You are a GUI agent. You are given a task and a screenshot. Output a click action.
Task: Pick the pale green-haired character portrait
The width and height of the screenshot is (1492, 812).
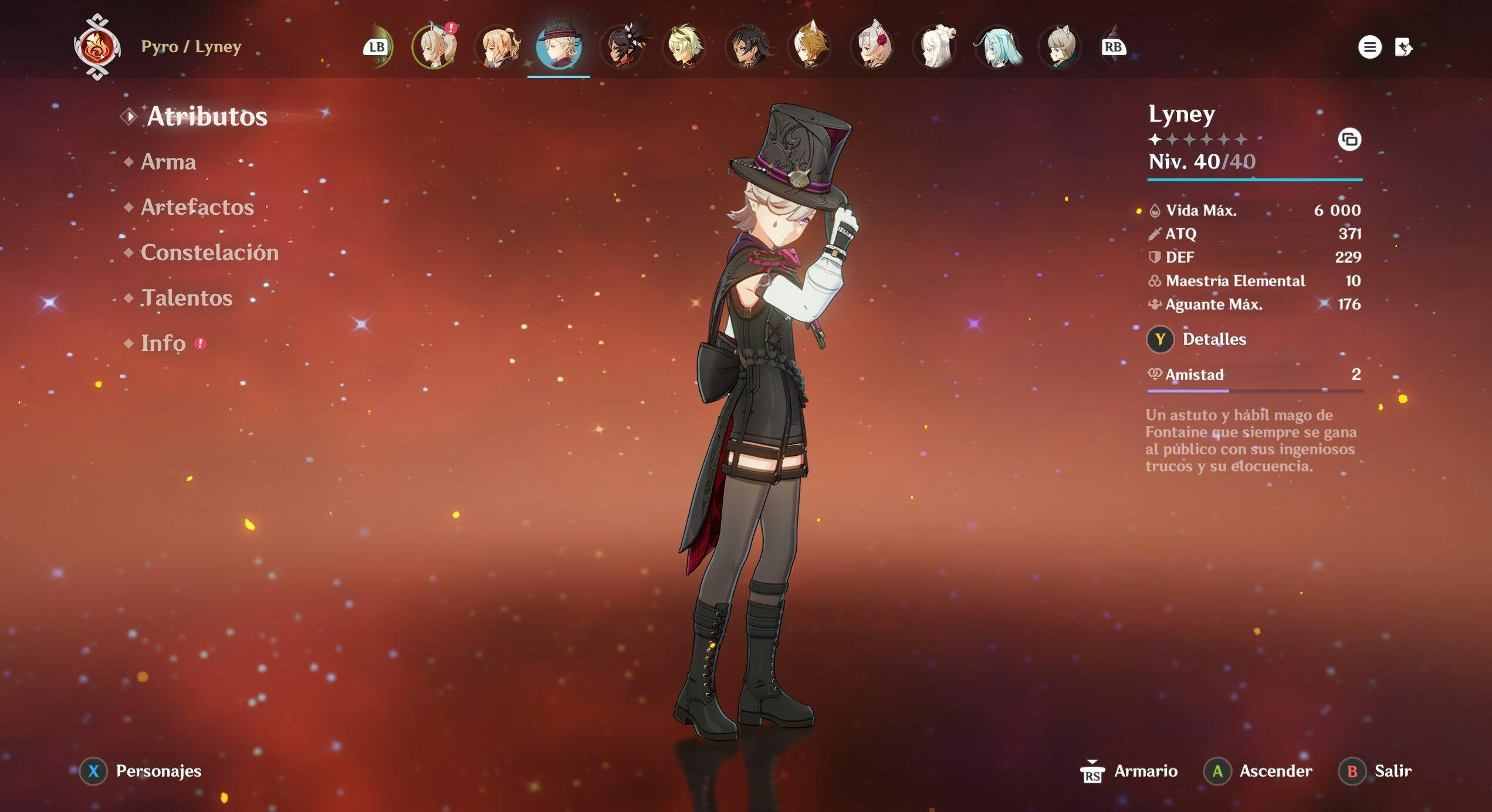coord(685,46)
